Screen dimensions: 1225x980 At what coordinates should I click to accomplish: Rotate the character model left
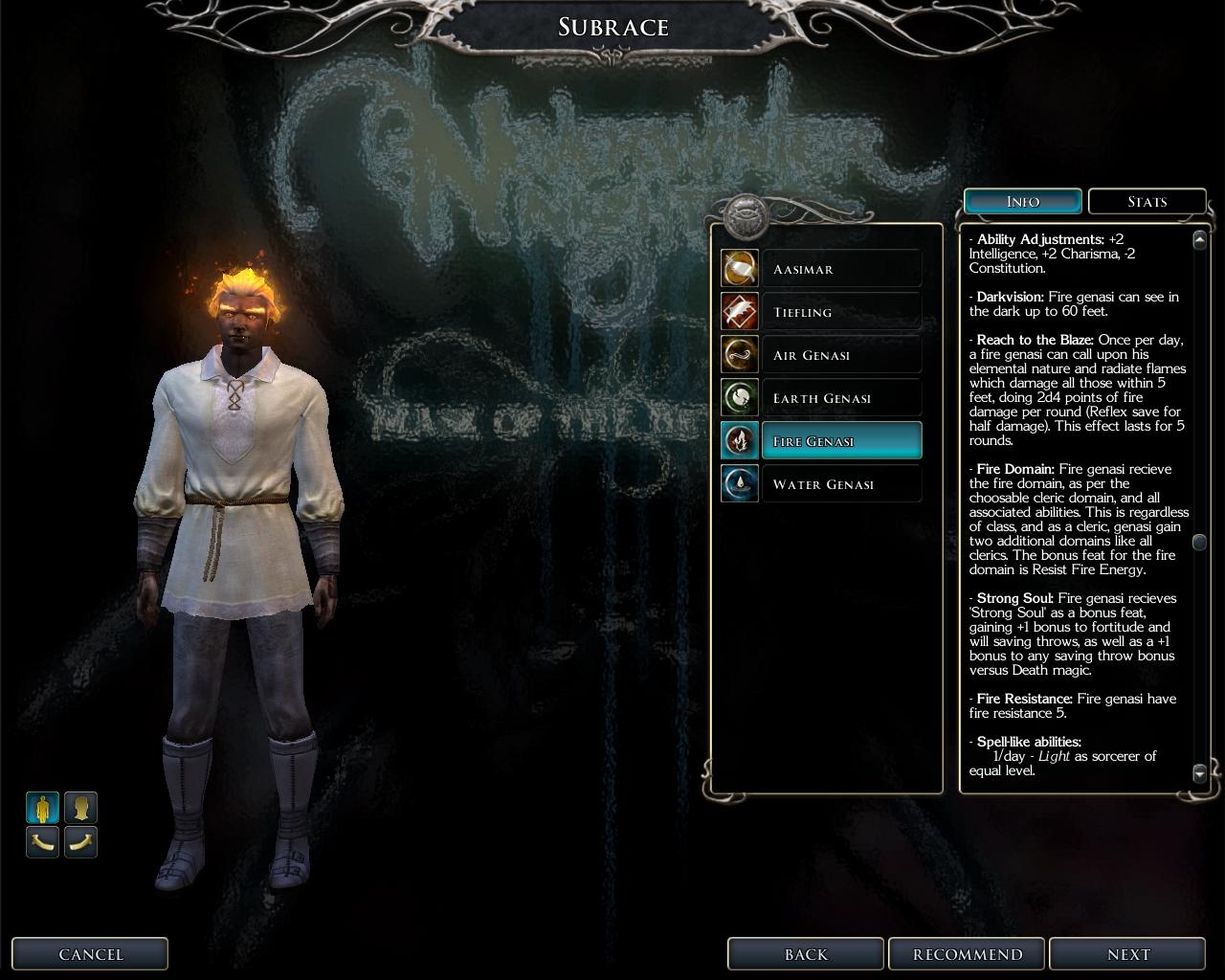(x=42, y=842)
